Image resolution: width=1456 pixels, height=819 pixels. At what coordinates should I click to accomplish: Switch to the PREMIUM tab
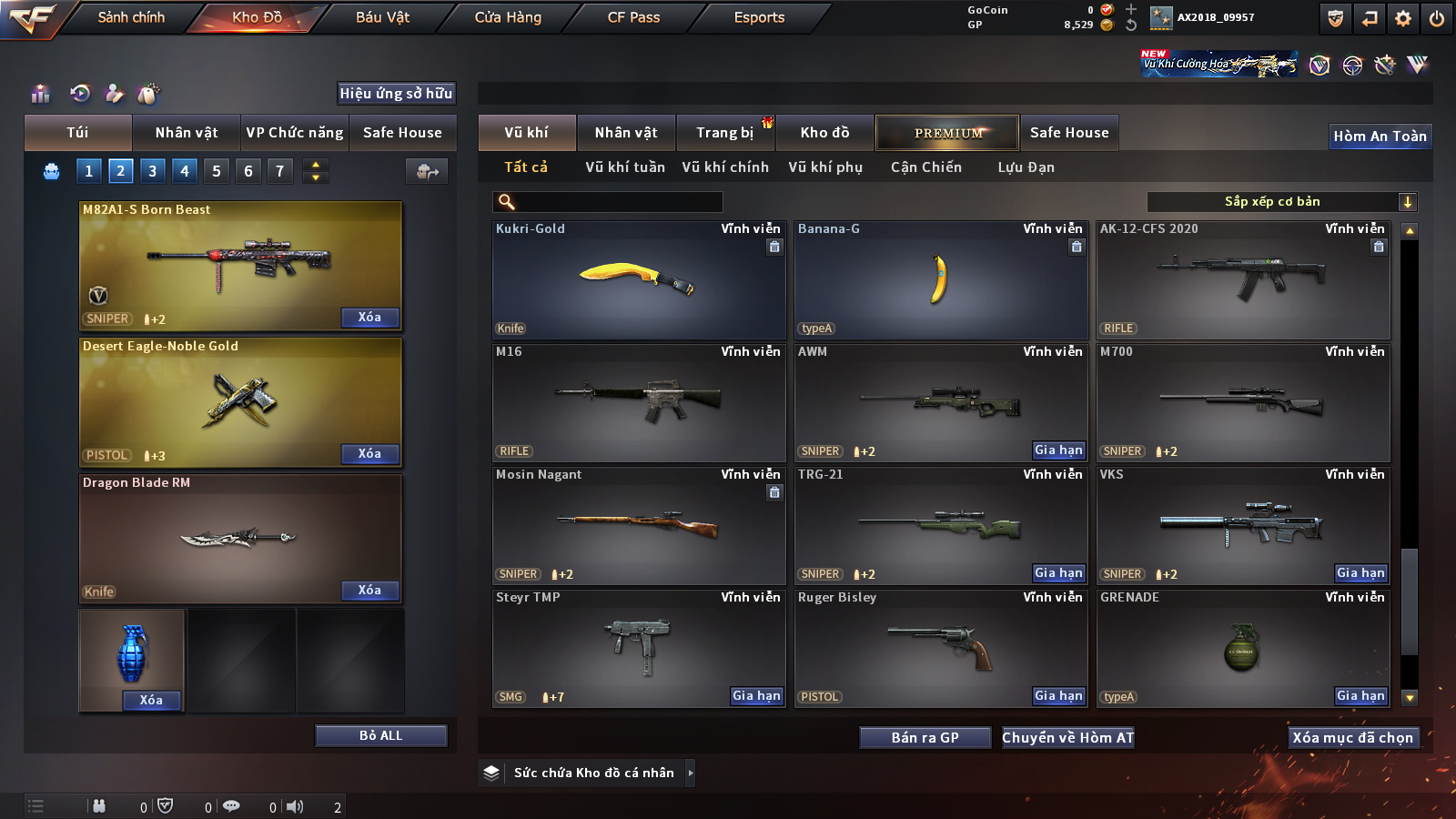947,133
